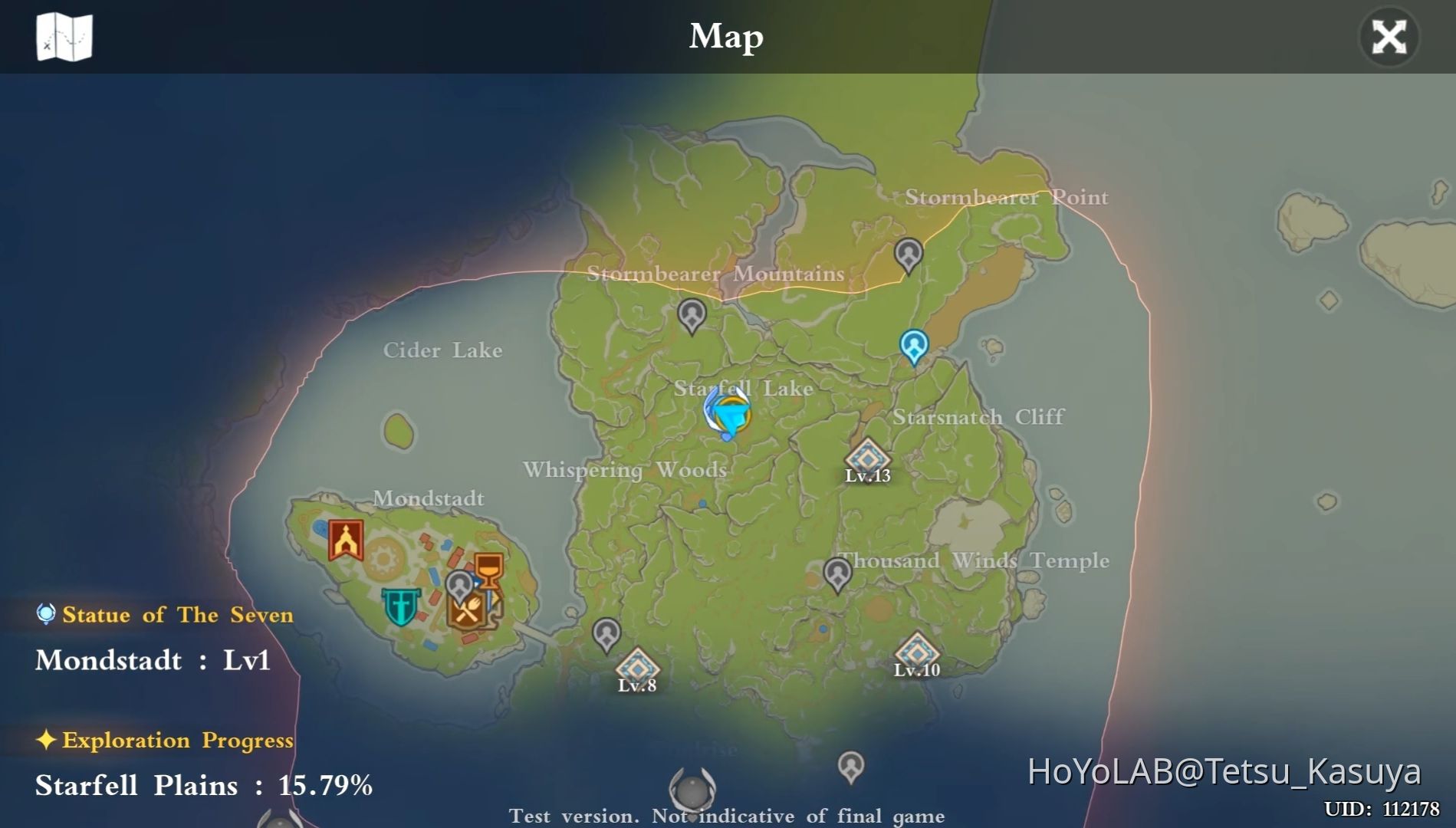Click the Statue of The Seven info orb
Viewport: 1456px width, 828px height.
44,613
